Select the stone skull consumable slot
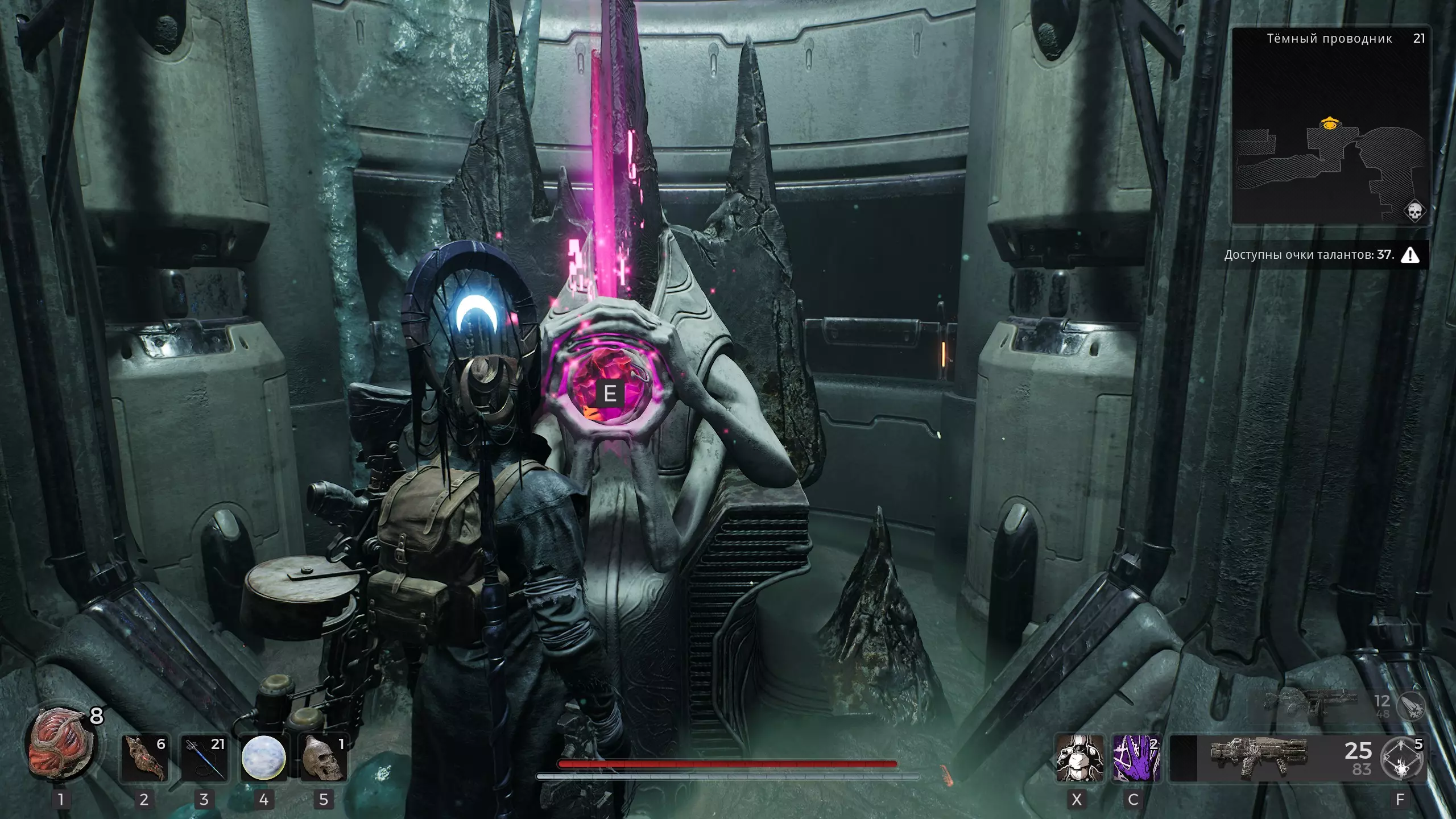 pos(323,758)
